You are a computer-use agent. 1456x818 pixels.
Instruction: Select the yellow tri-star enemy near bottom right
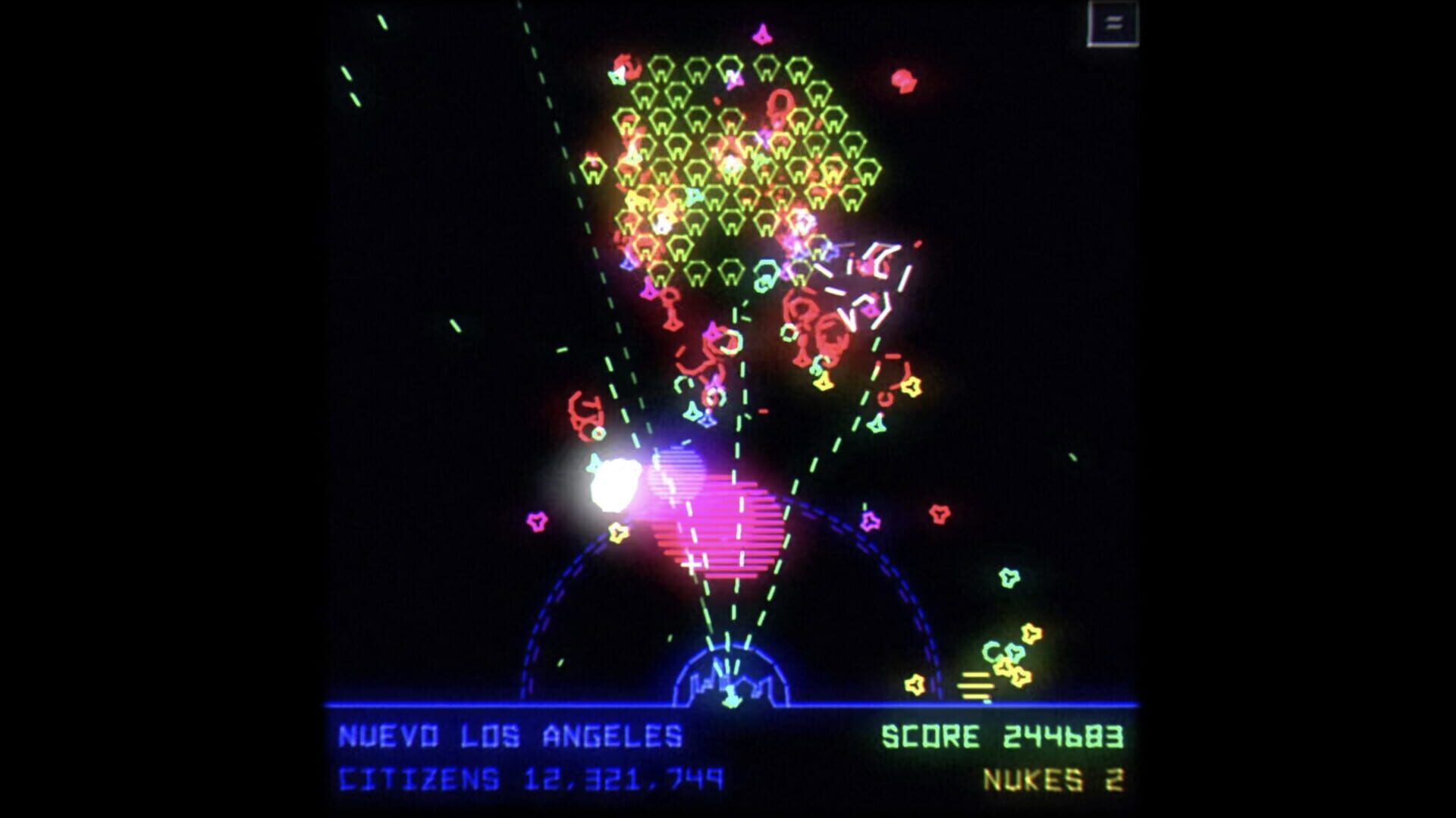1031,632
